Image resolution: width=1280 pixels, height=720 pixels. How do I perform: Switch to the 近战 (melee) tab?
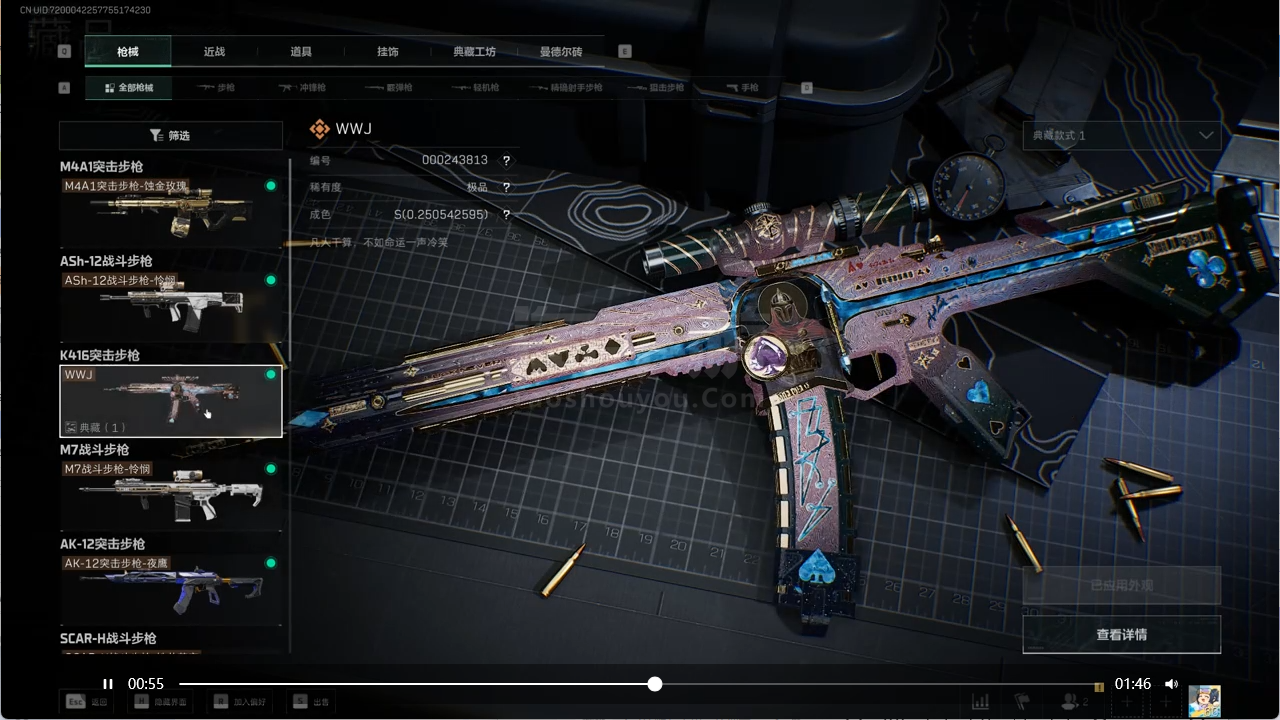coord(214,52)
